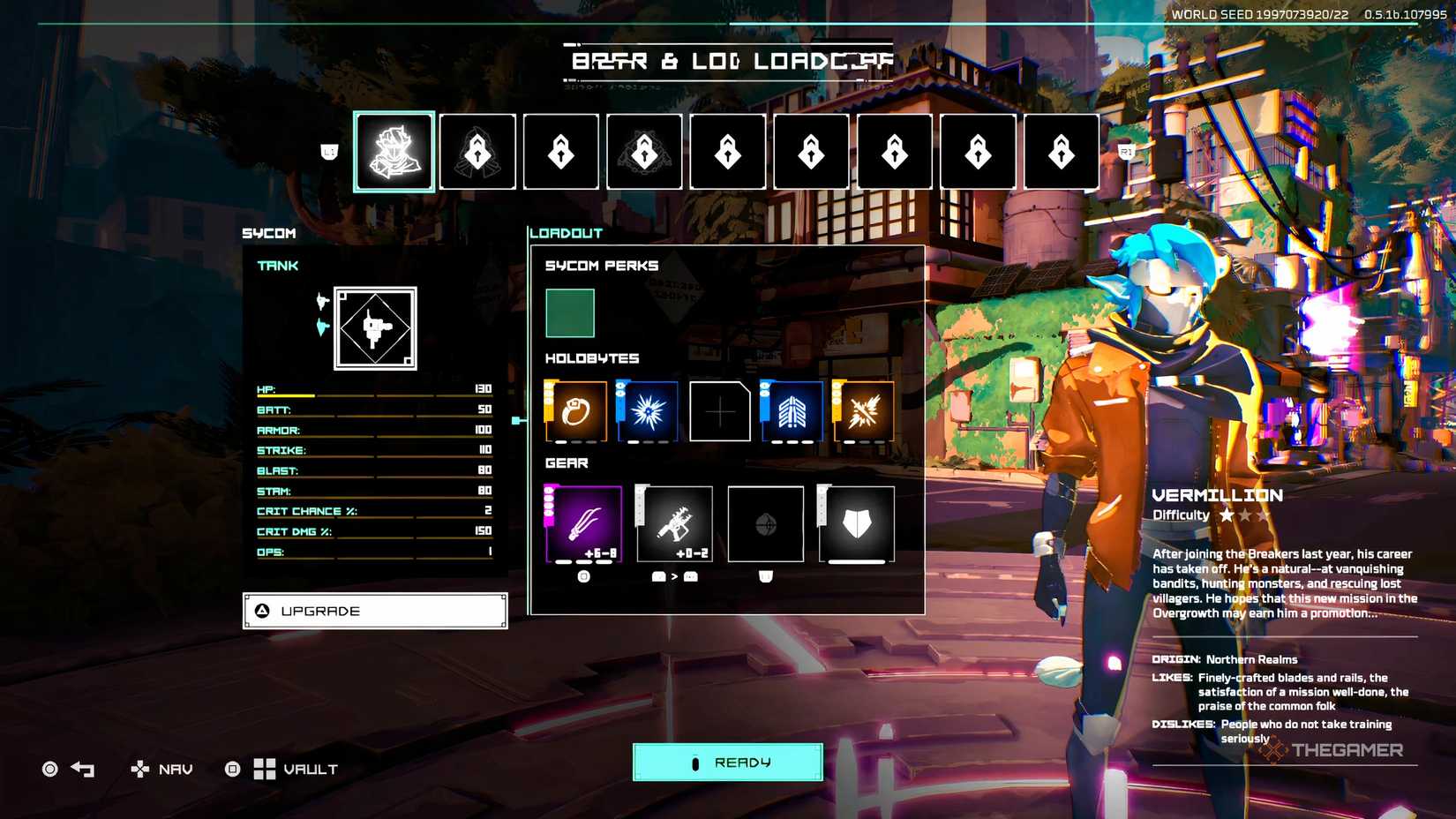Equip the blue shield-array Holobyte

click(792, 411)
